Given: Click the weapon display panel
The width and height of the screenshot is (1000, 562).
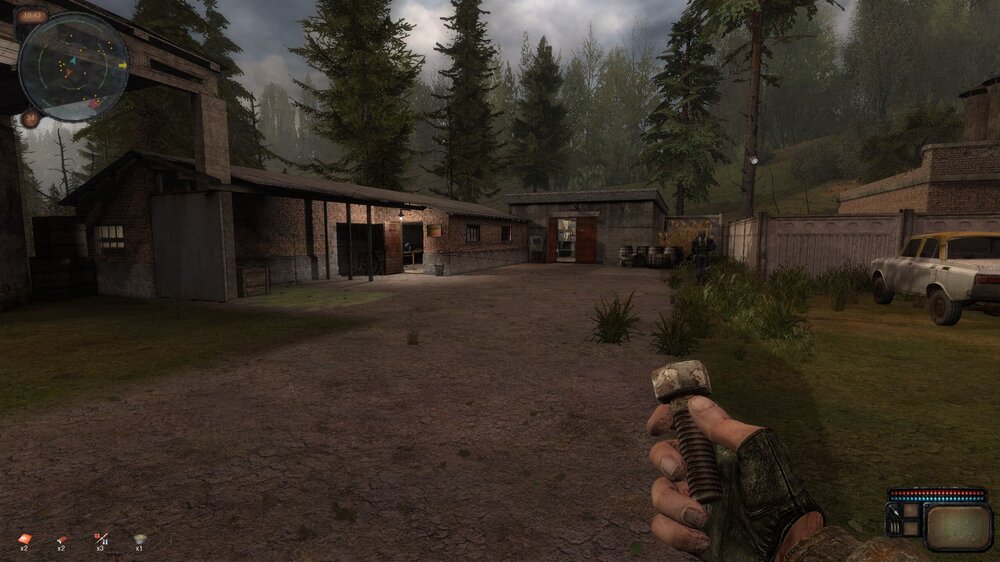Looking at the screenshot, I should click(x=958, y=526).
